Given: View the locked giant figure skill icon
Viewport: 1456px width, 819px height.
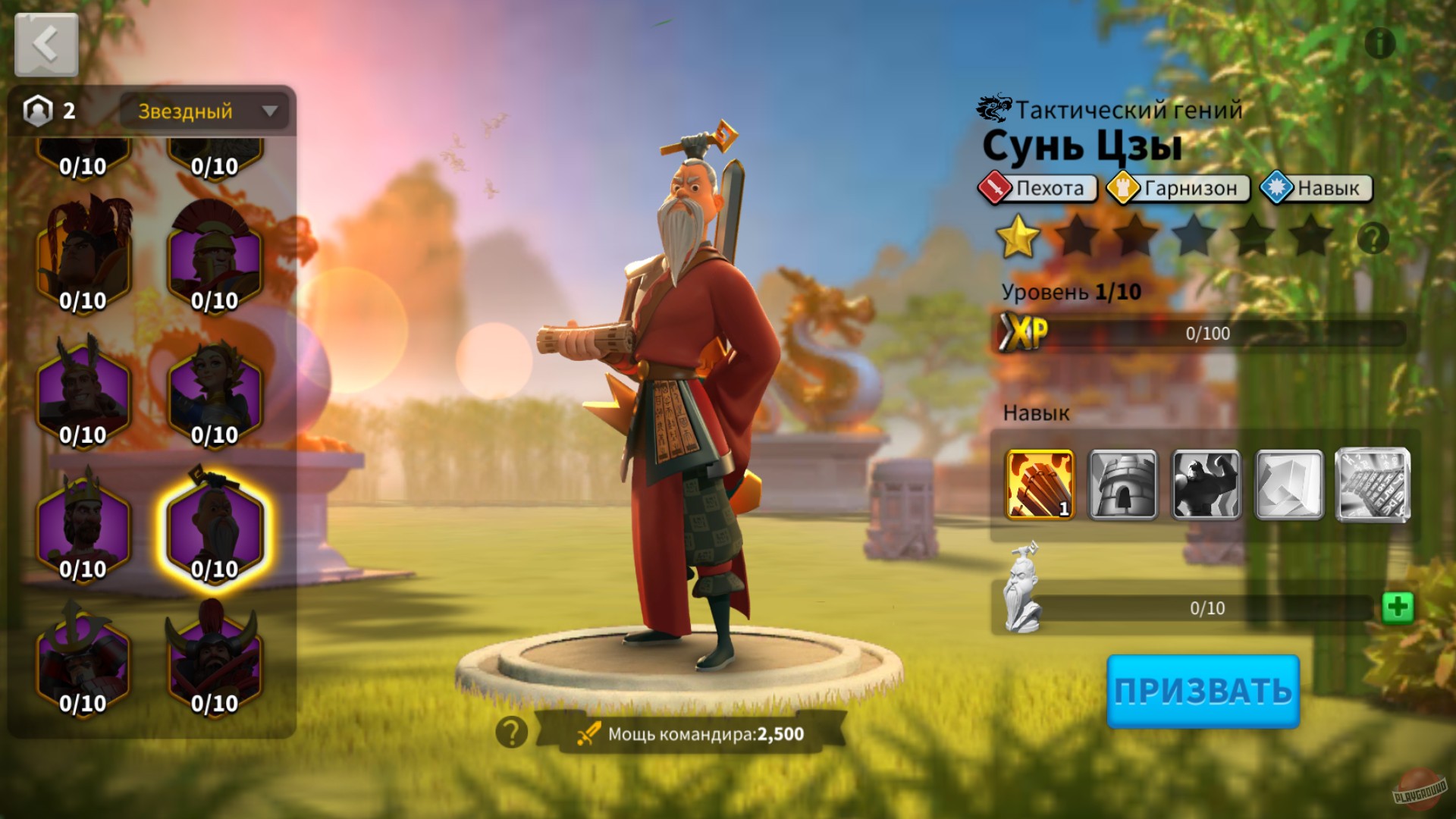Looking at the screenshot, I should pos(1206,484).
